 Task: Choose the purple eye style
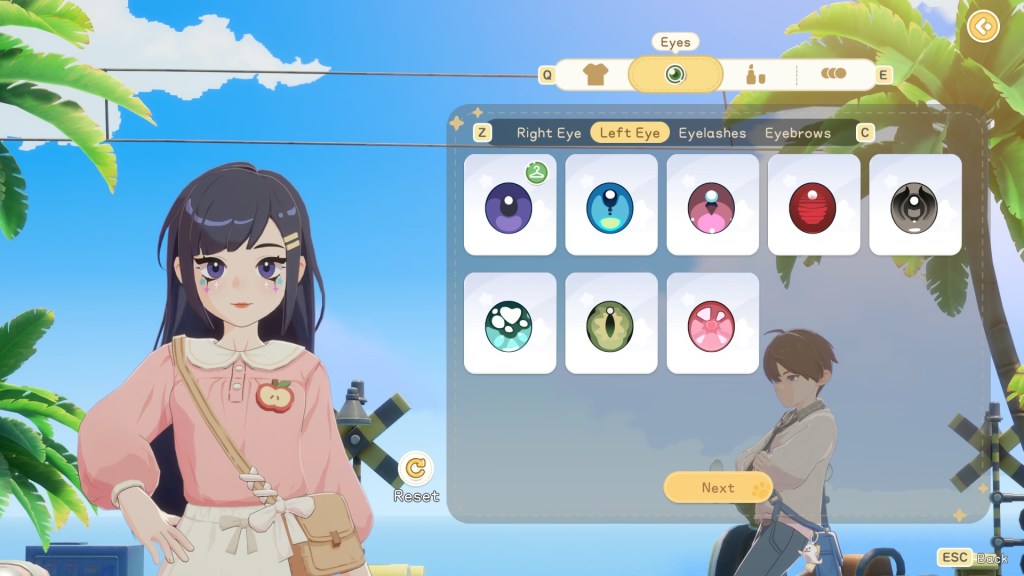(x=510, y=205)
